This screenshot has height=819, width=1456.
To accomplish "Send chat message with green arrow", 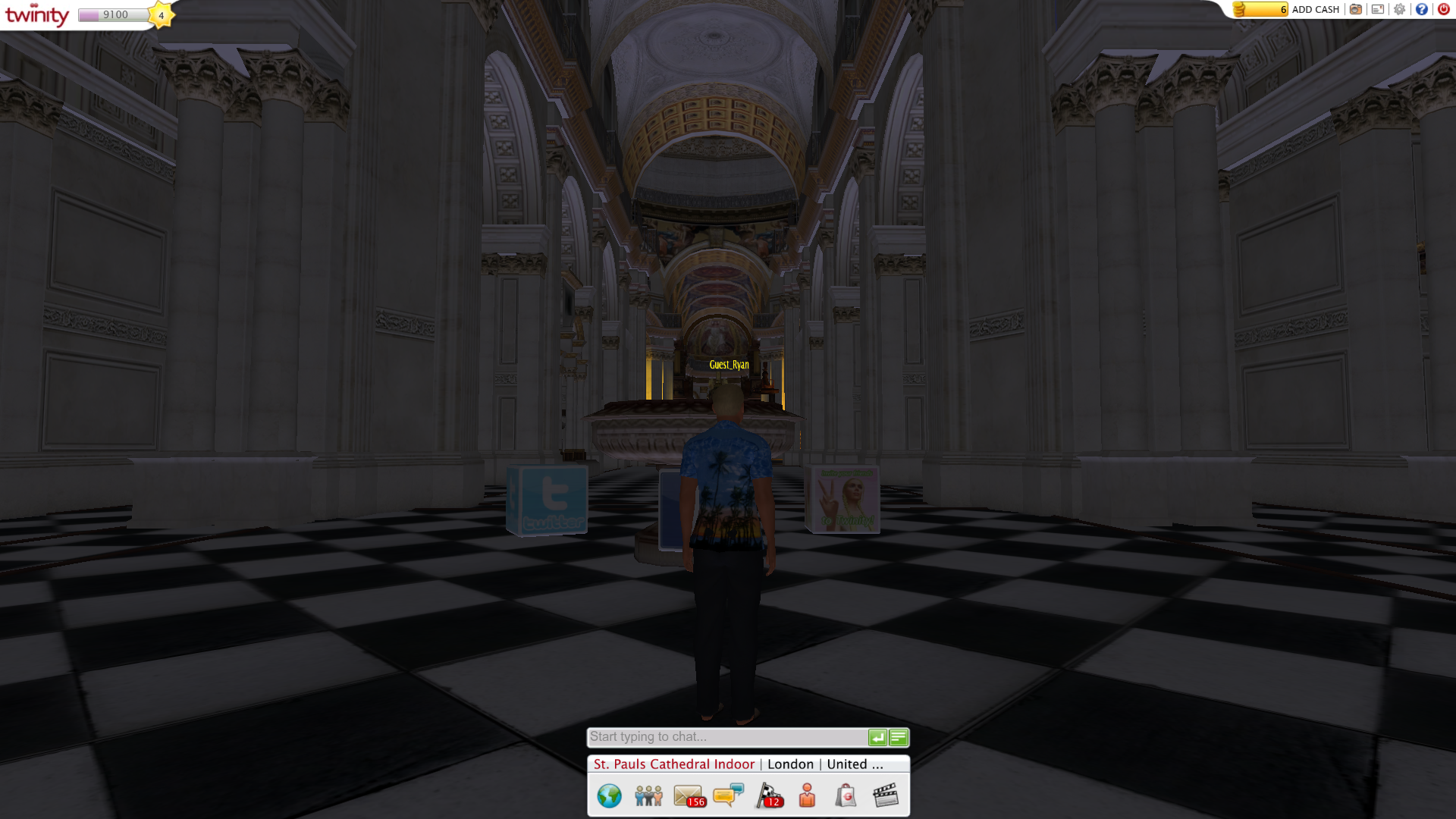I will [877, 736].
